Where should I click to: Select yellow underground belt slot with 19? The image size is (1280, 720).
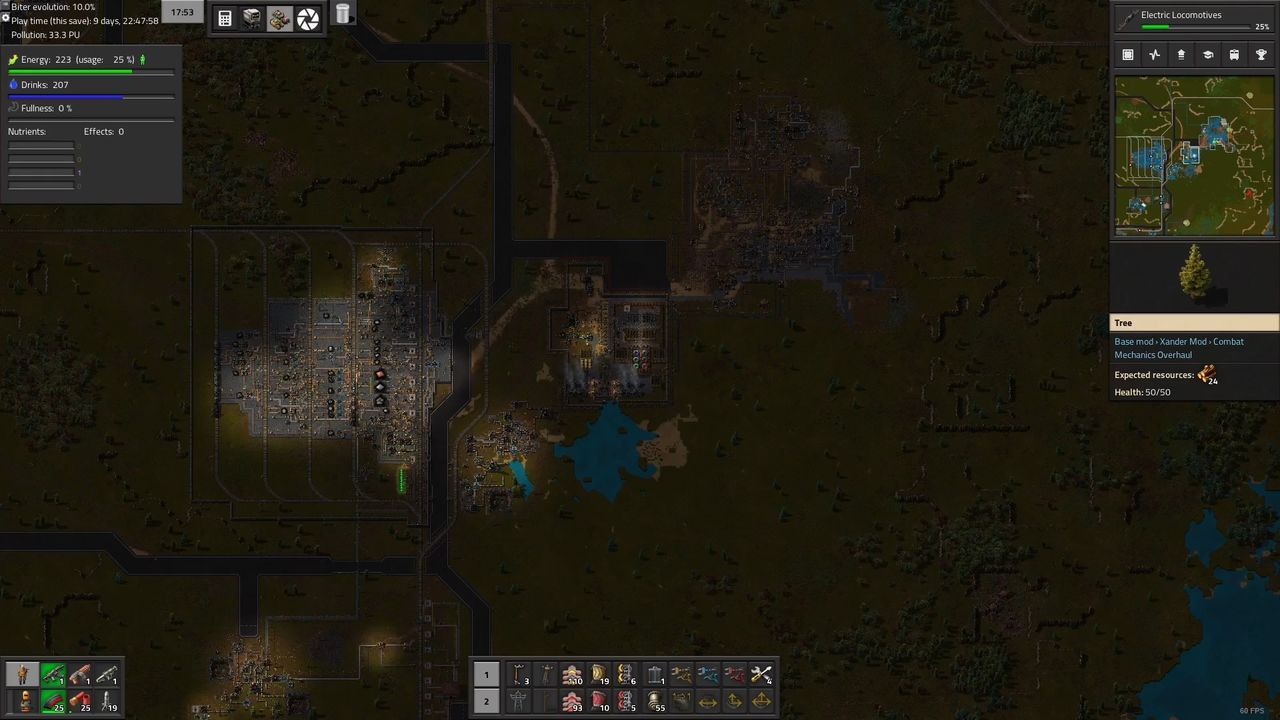click(x=600, y=675)
